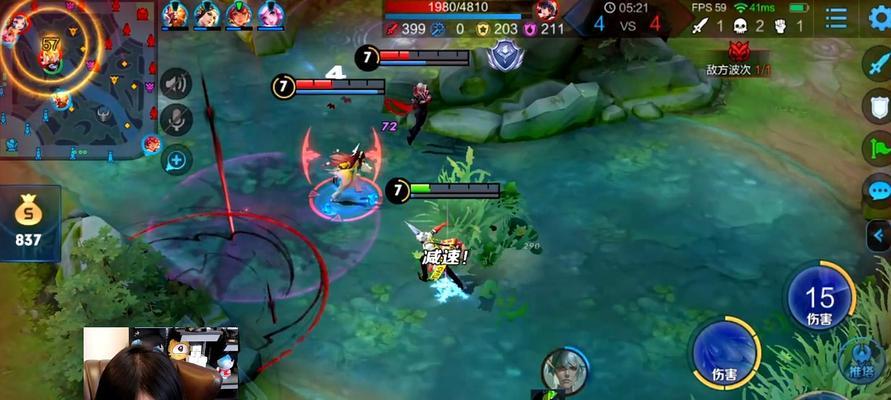Expand the left-arrow side panel

(878, 235)
